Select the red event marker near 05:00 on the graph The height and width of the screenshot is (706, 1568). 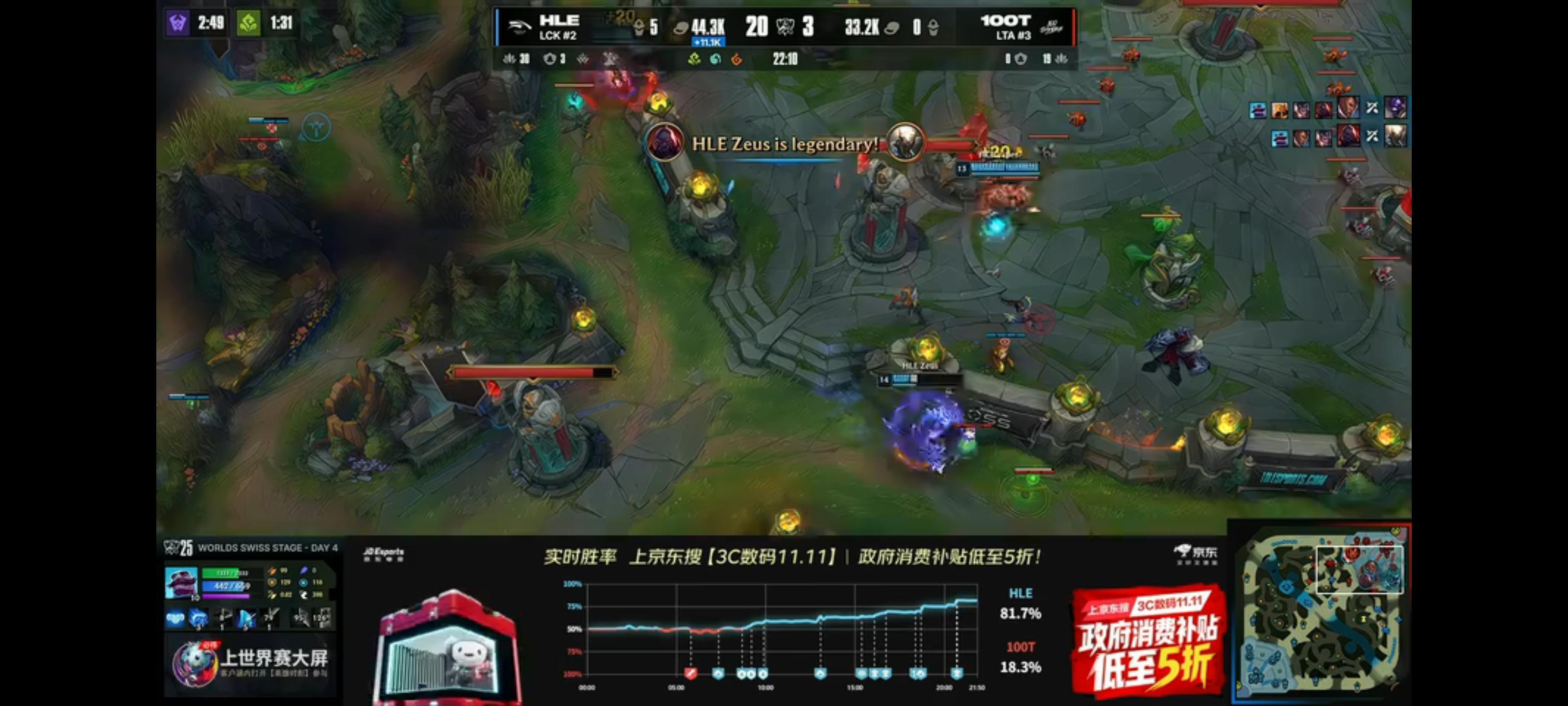[691, 674]
